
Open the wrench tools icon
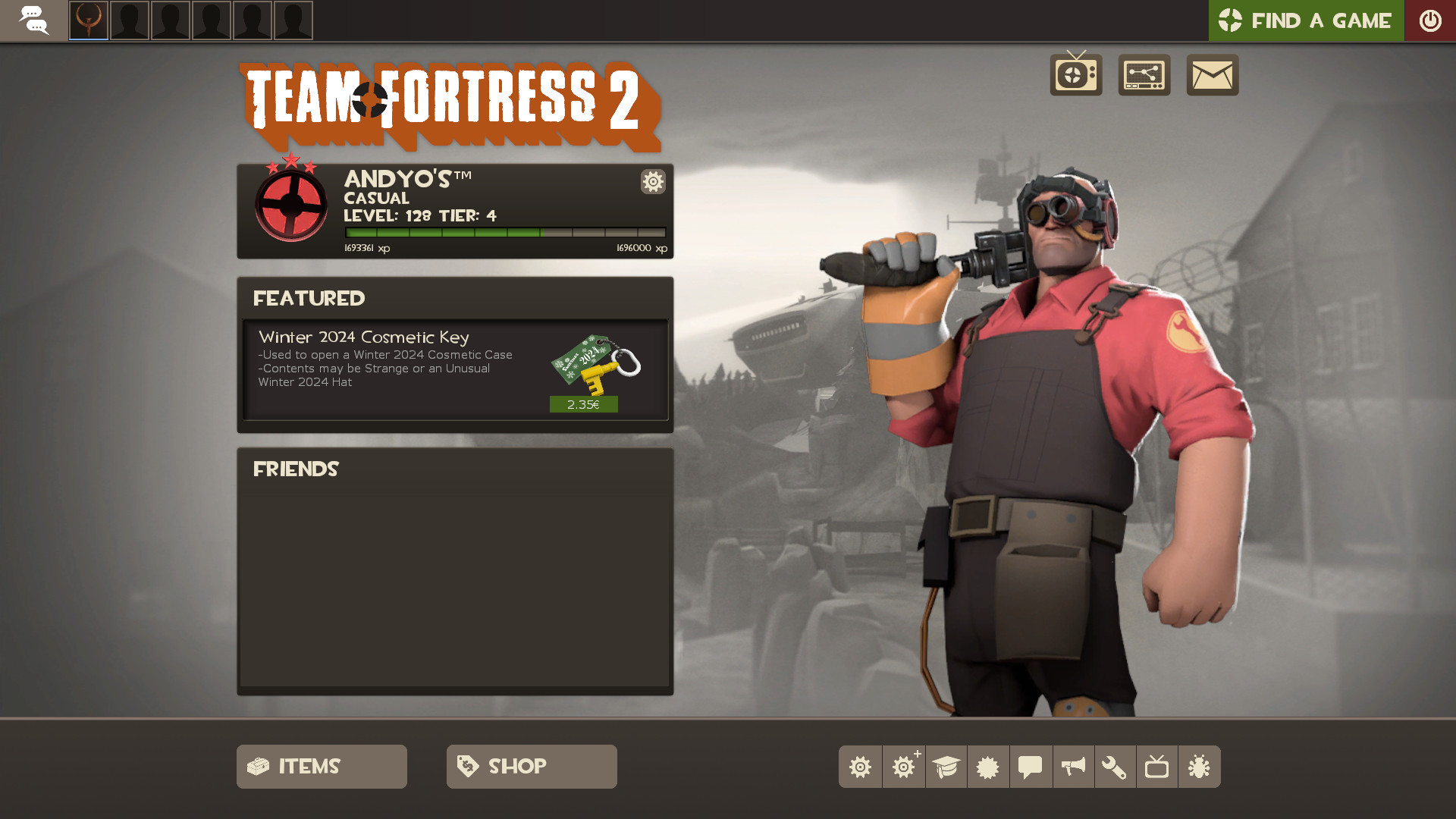[x=1116, y=767]
